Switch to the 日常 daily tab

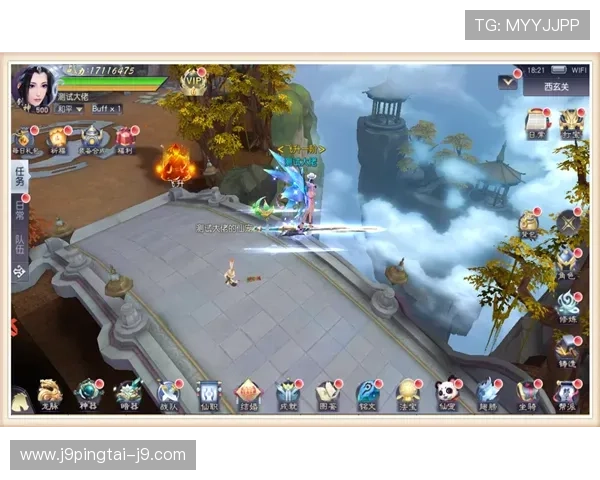tap(20, 210)
